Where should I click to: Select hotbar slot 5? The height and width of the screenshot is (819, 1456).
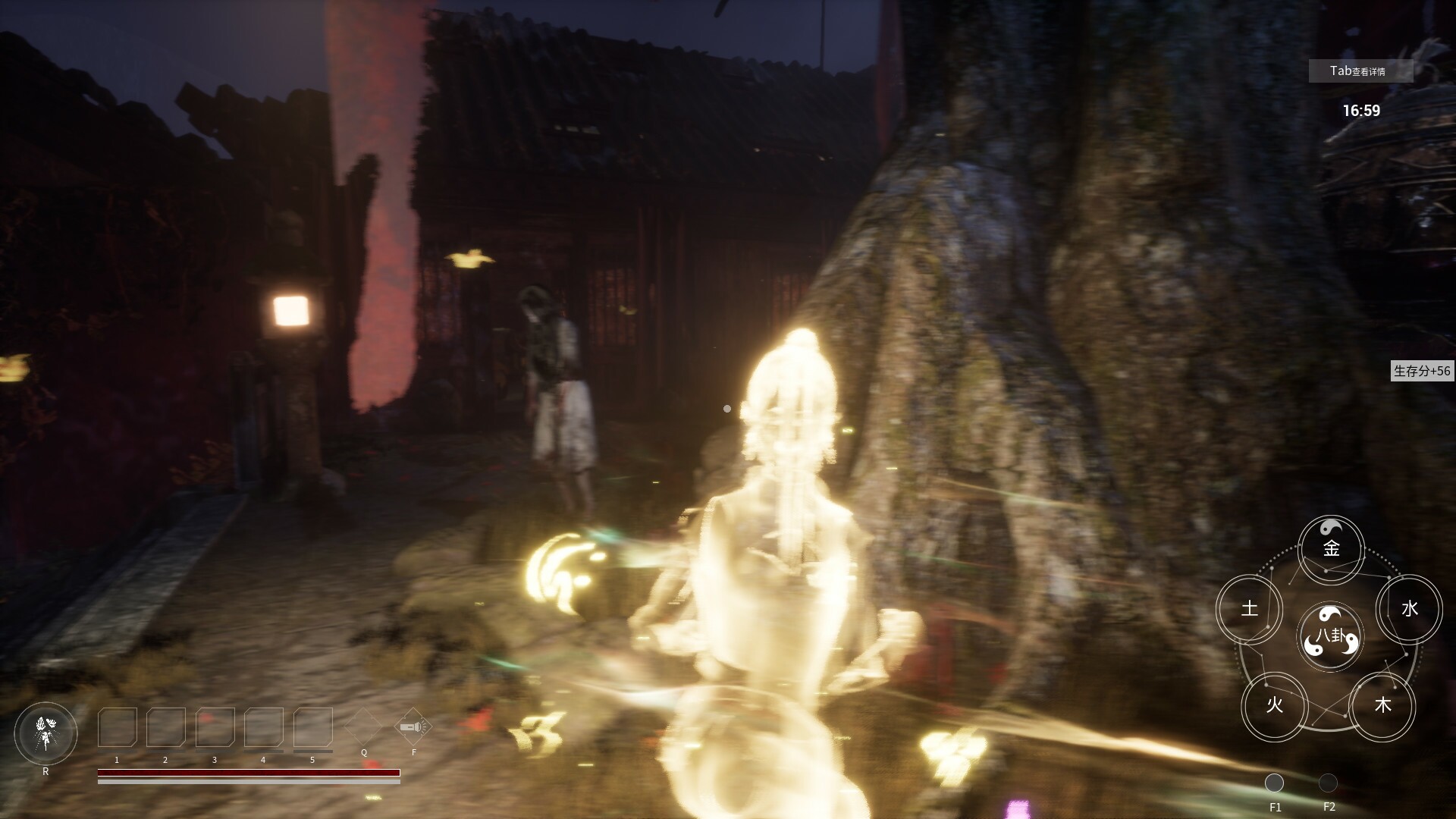pos(313,728)
